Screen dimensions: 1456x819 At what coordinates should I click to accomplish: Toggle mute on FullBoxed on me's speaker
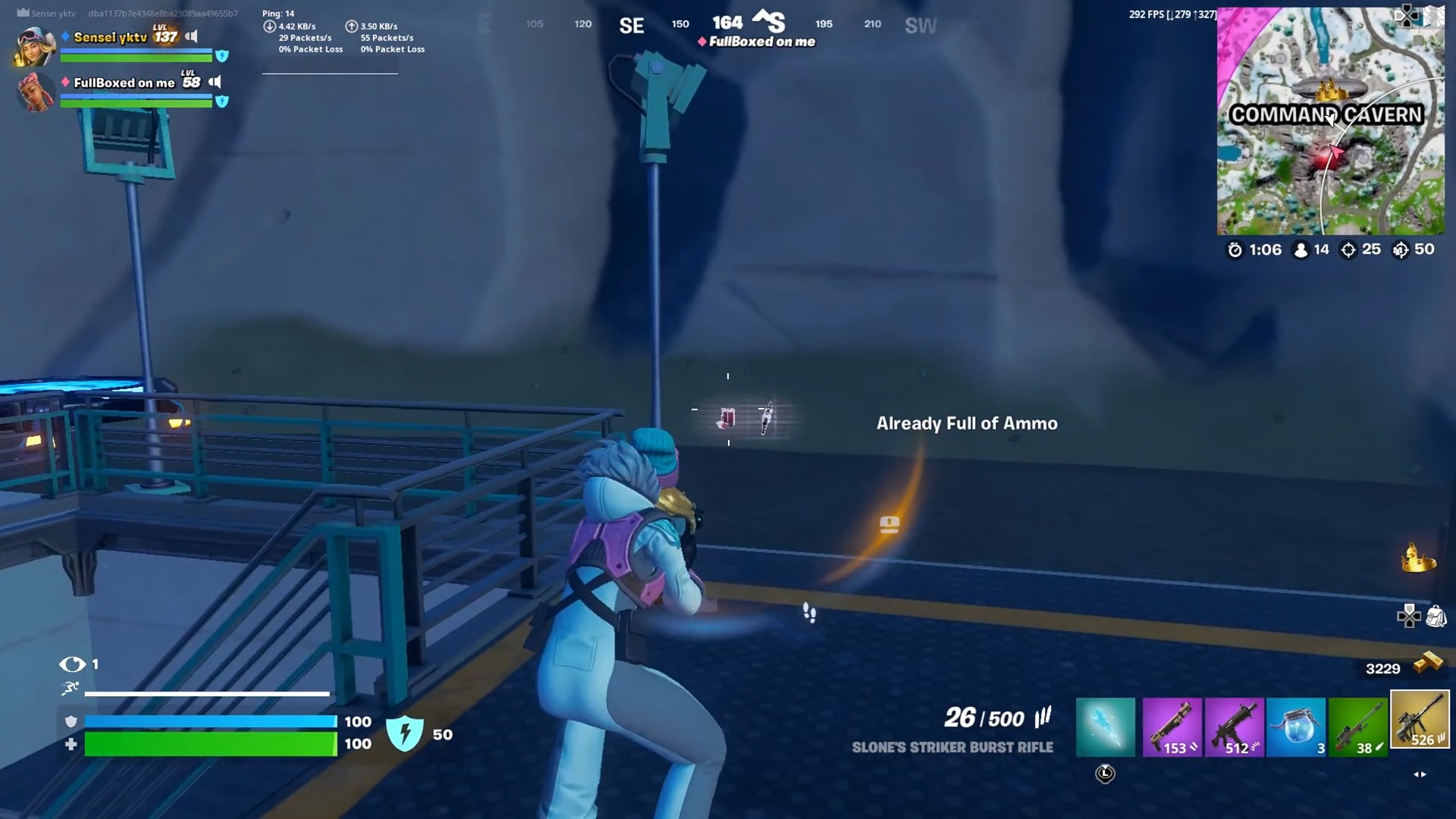(x=216, y=82)
